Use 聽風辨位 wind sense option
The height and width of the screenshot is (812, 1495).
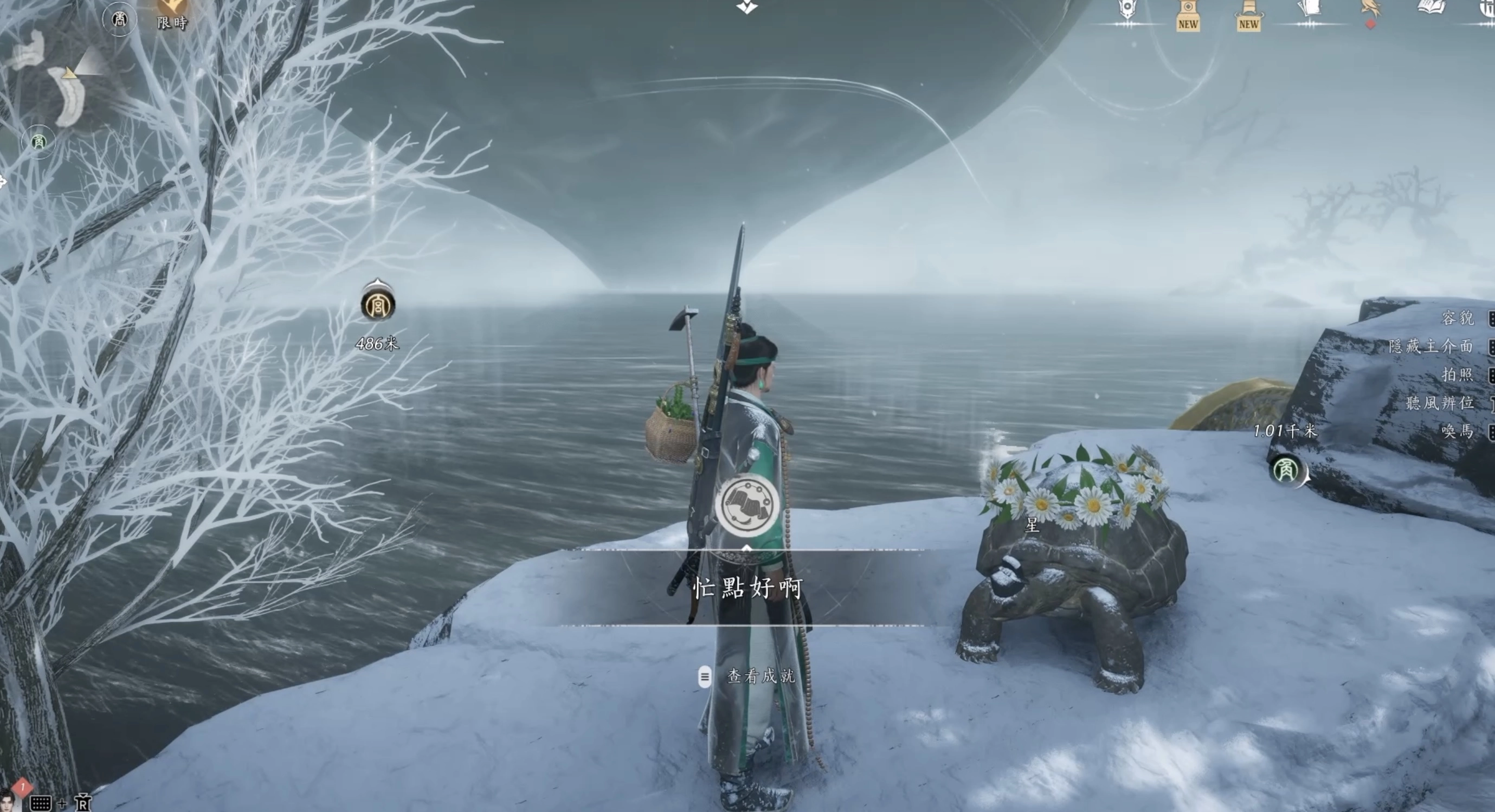click(1439, 403)
